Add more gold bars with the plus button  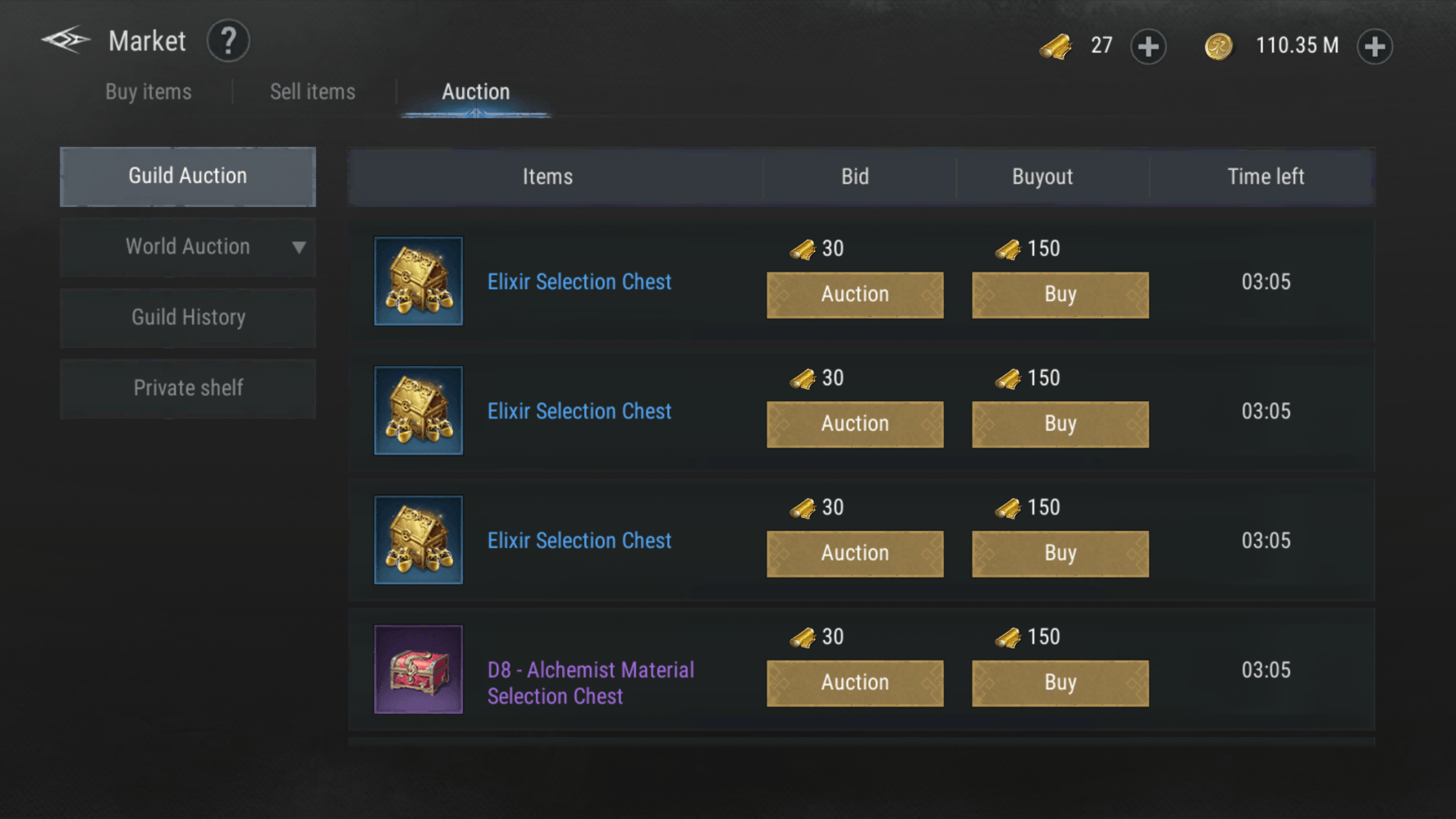1148,47
